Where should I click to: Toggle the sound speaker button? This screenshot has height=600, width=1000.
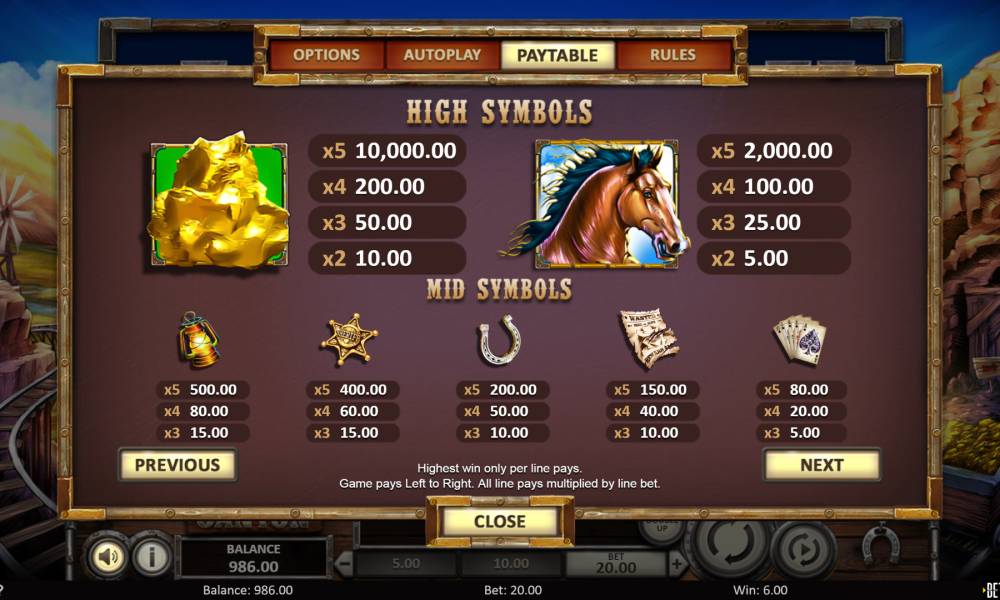tap(105, 557)
